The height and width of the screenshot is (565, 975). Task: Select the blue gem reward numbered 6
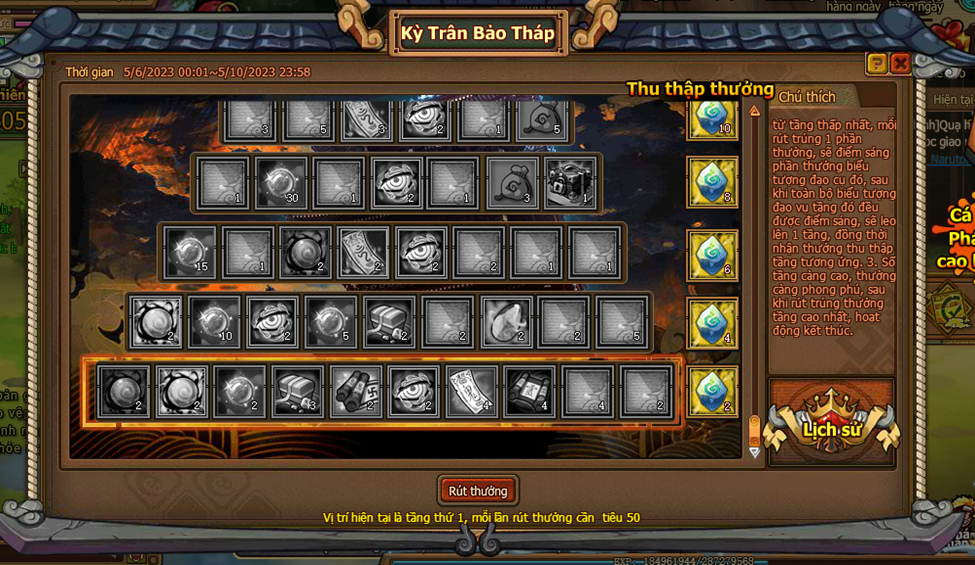pos(712,254)
